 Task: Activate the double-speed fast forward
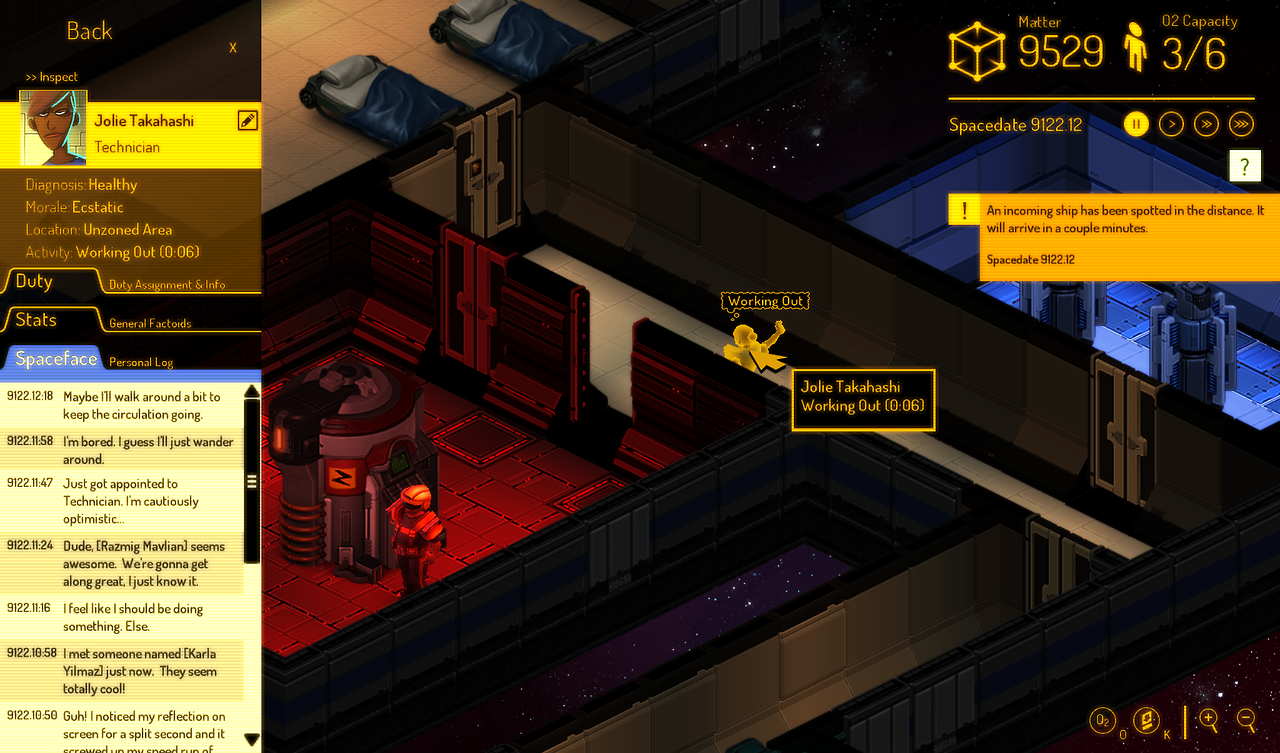[x=1206, y=123]
